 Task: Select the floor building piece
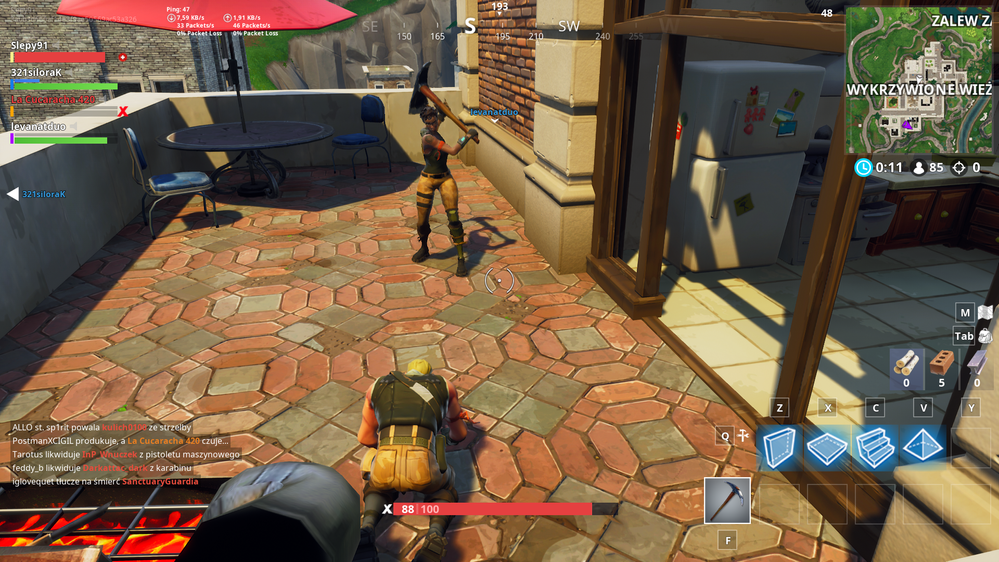[x=827, y=447]
